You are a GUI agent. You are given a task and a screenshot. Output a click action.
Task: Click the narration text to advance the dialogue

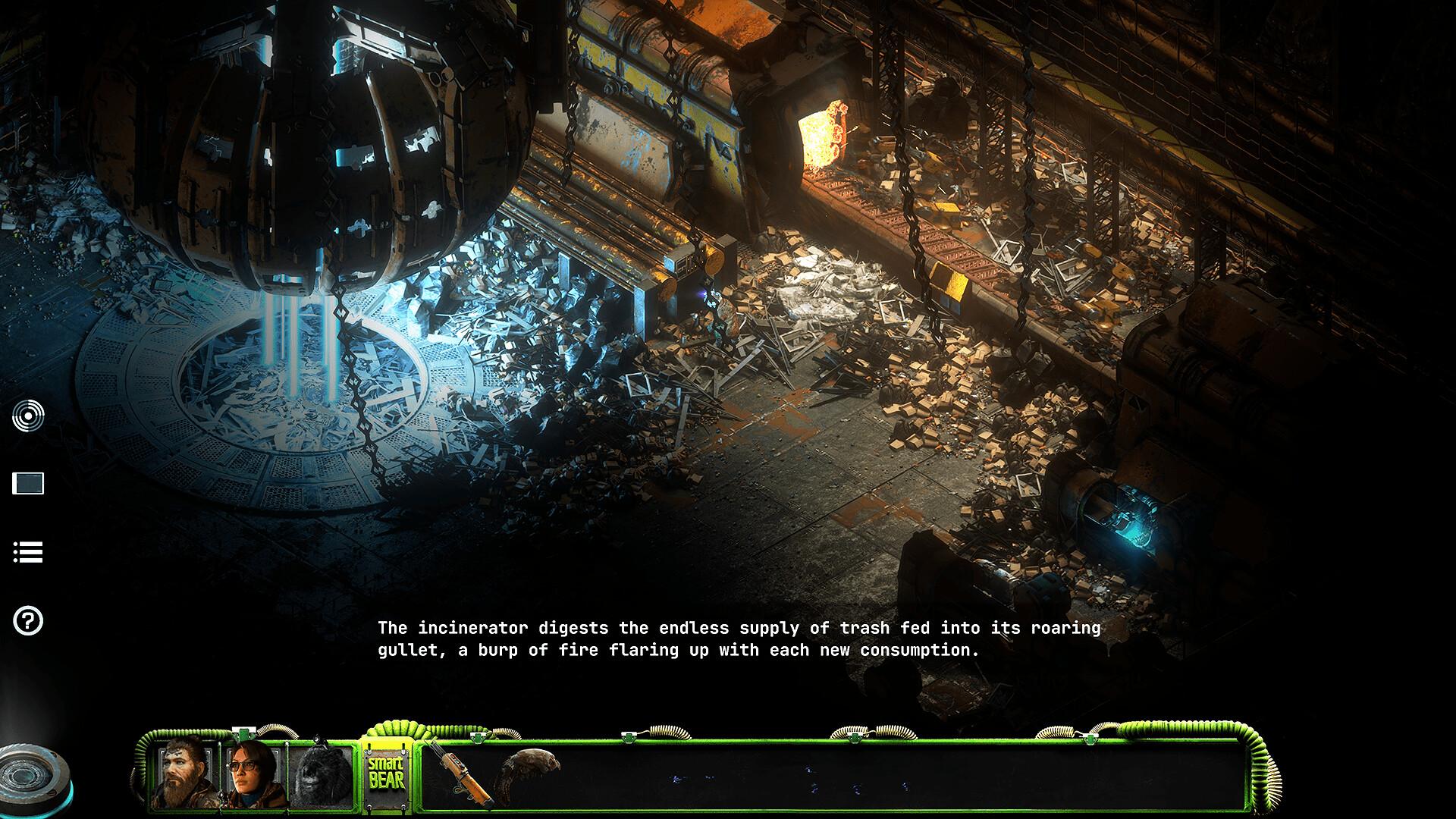tap(739, 639)
